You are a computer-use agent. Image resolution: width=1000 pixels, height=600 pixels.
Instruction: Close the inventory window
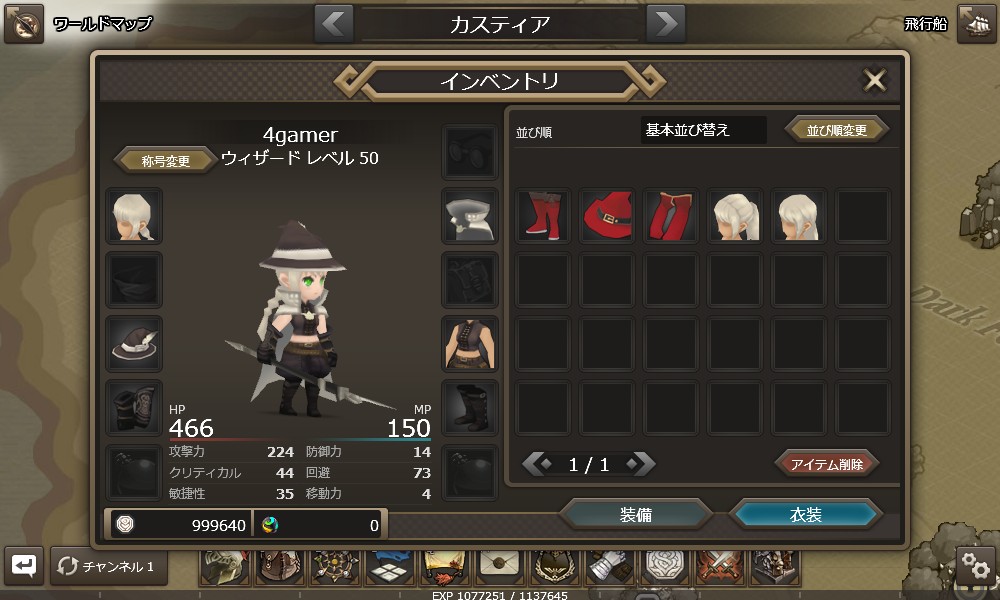[x=875, y=81]
